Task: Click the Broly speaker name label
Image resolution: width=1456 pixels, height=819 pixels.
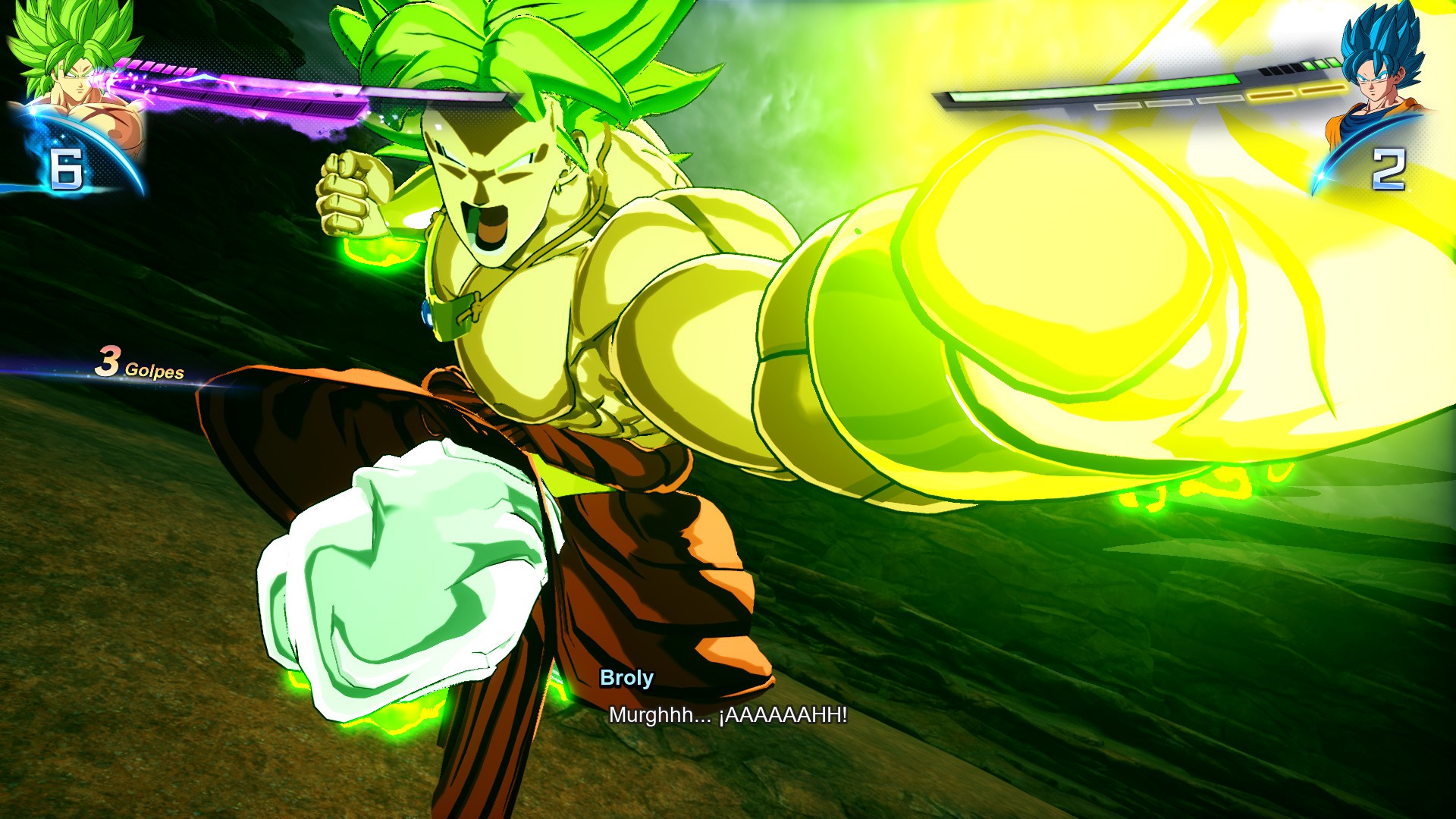Action: tap(626, 679)
